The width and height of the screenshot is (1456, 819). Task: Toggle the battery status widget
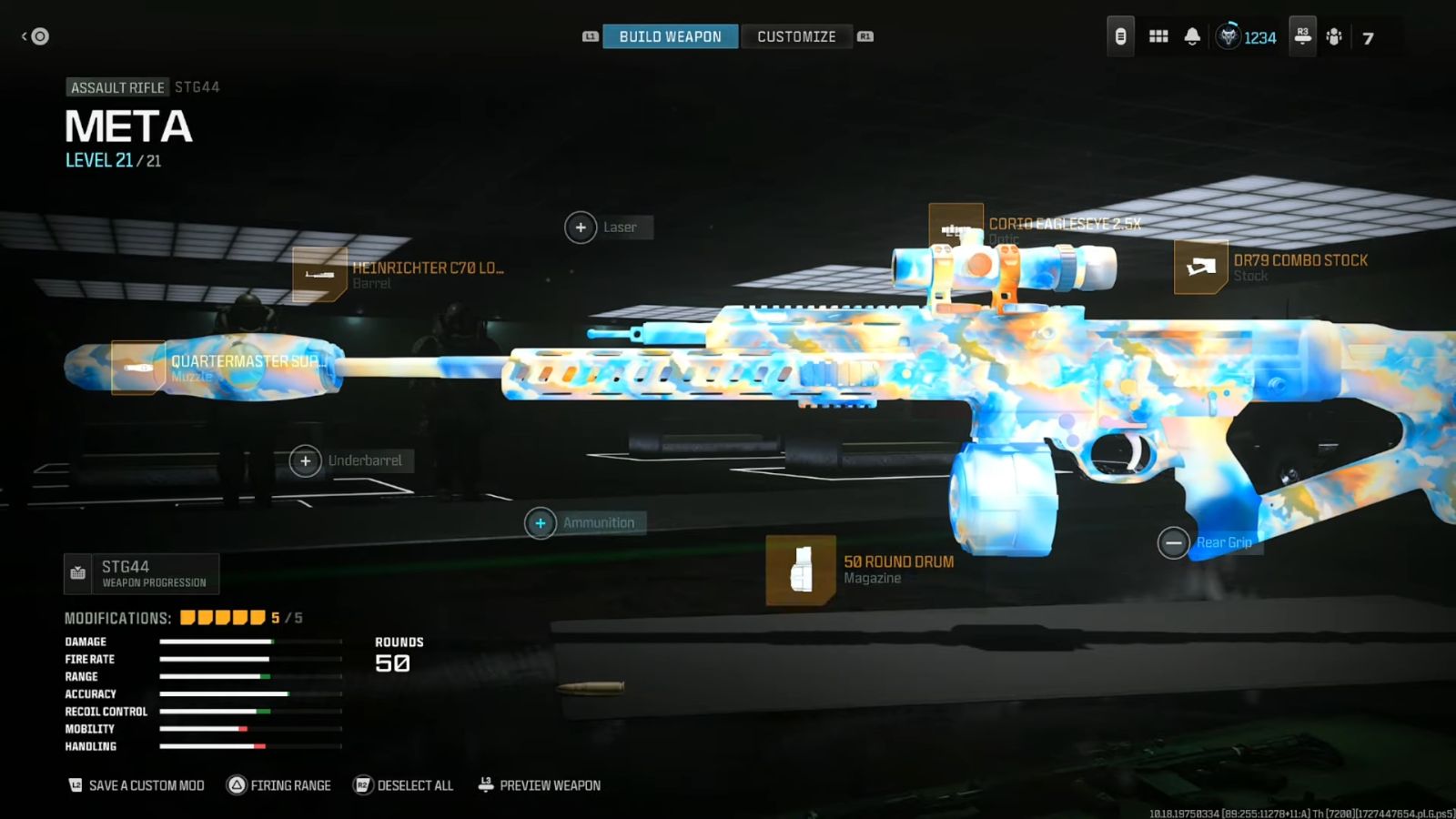coord(1118,35)
